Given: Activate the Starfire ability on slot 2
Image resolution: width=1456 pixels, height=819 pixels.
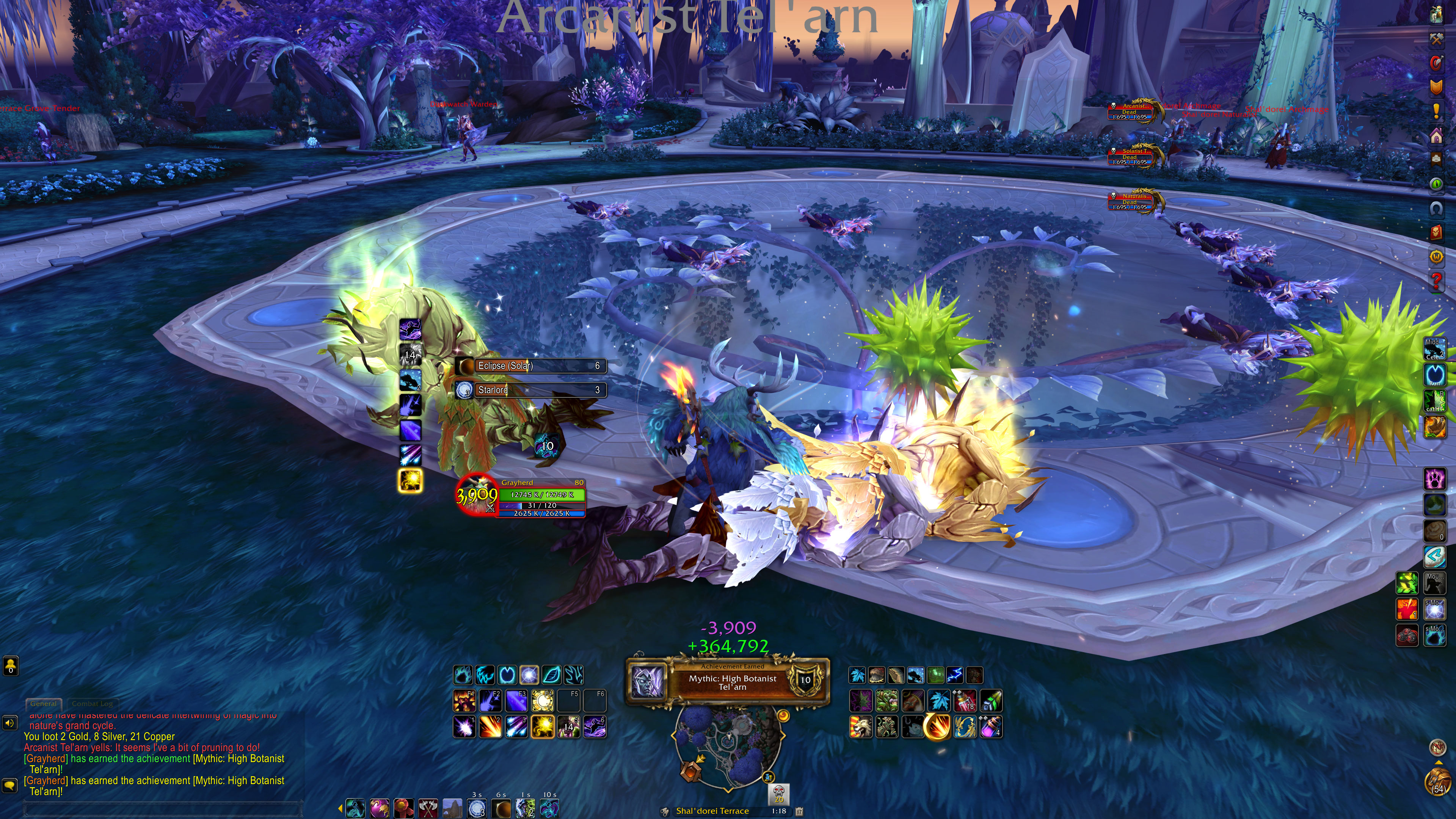Looking at the screenshot, I should [490, 727].
